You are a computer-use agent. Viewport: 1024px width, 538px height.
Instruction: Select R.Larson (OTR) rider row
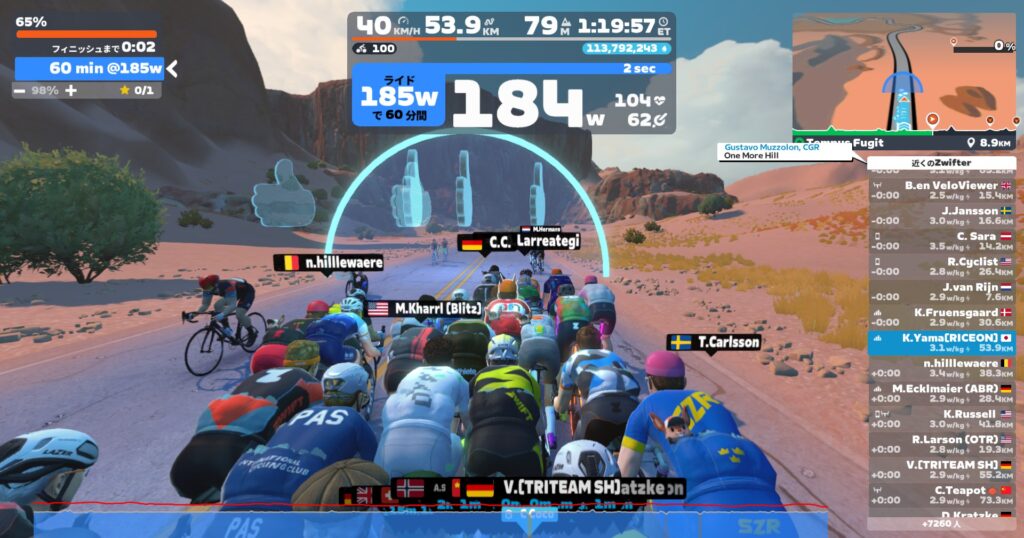point(942,444)
